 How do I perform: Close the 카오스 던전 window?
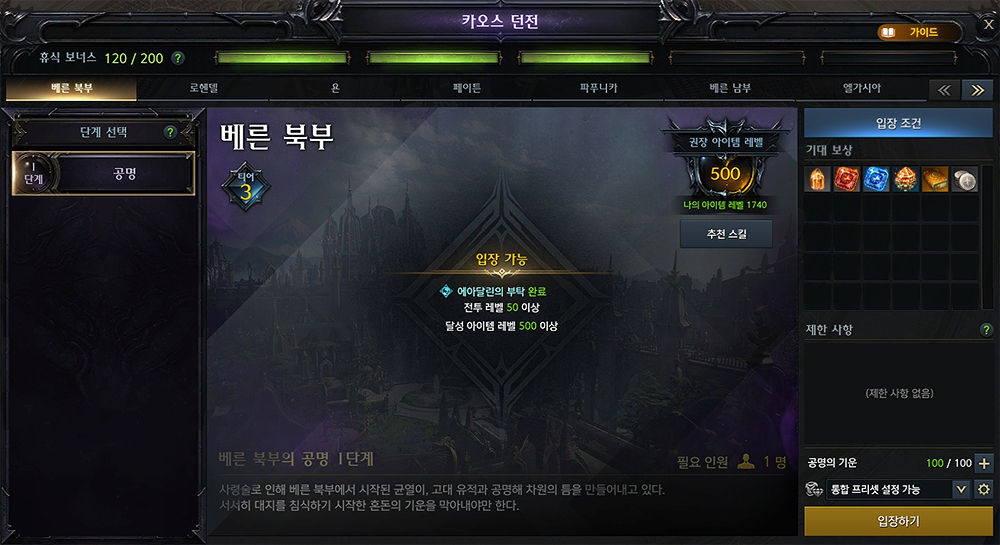pos(988,24)
